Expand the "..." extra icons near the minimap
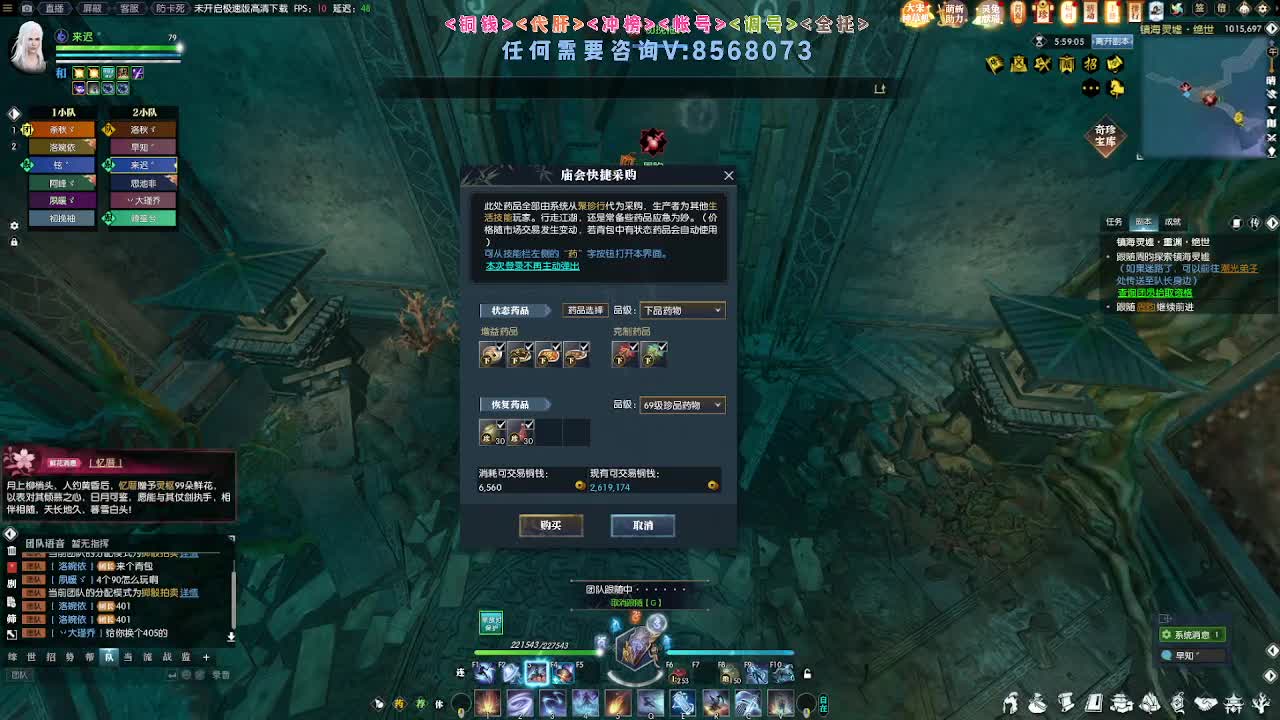This screenshot has height=720, width=1280. (1090, 88)
